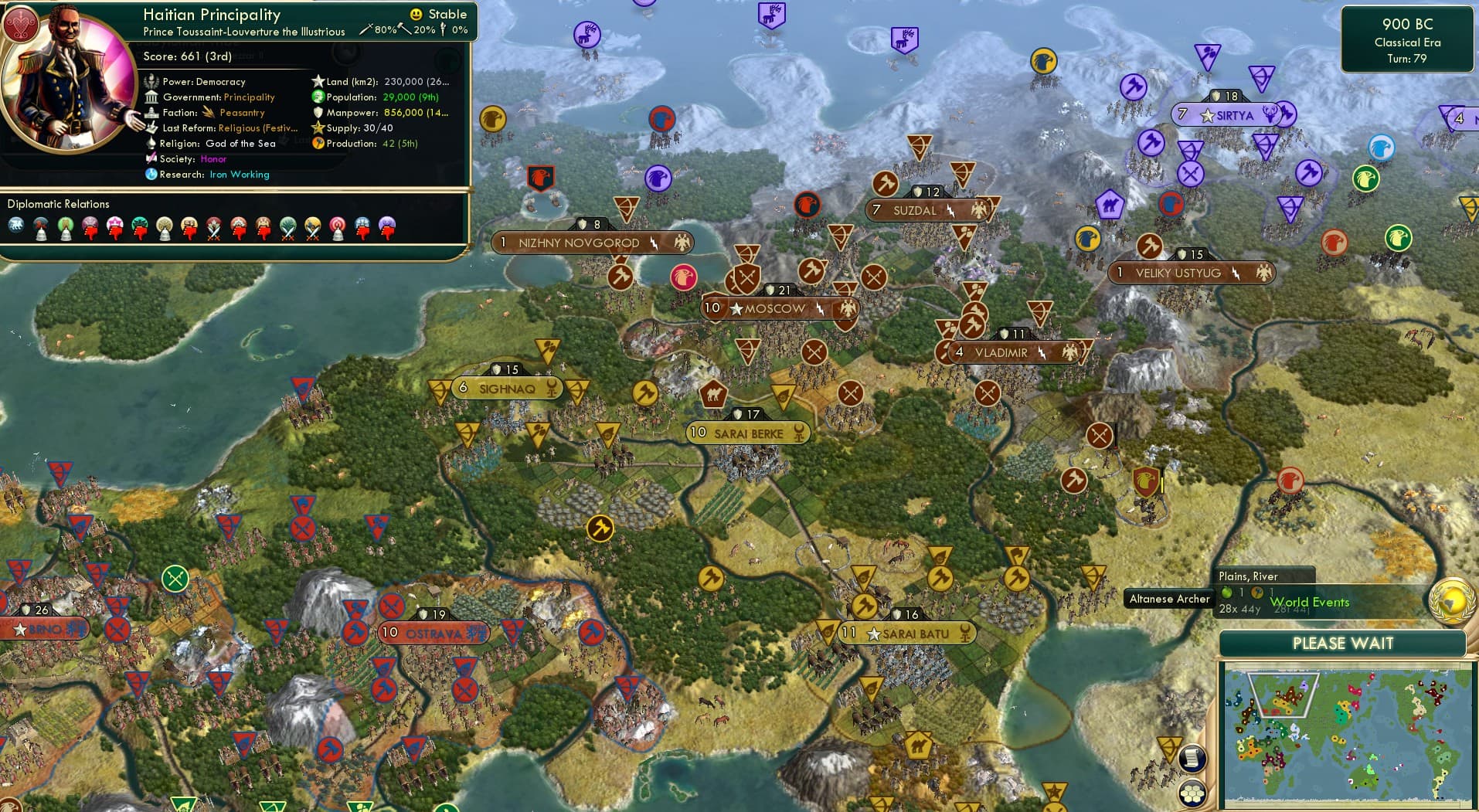Click the notification log scroll icon near minimap
The height and width of the screenshot is (812, 1479).
point(1194,759)
